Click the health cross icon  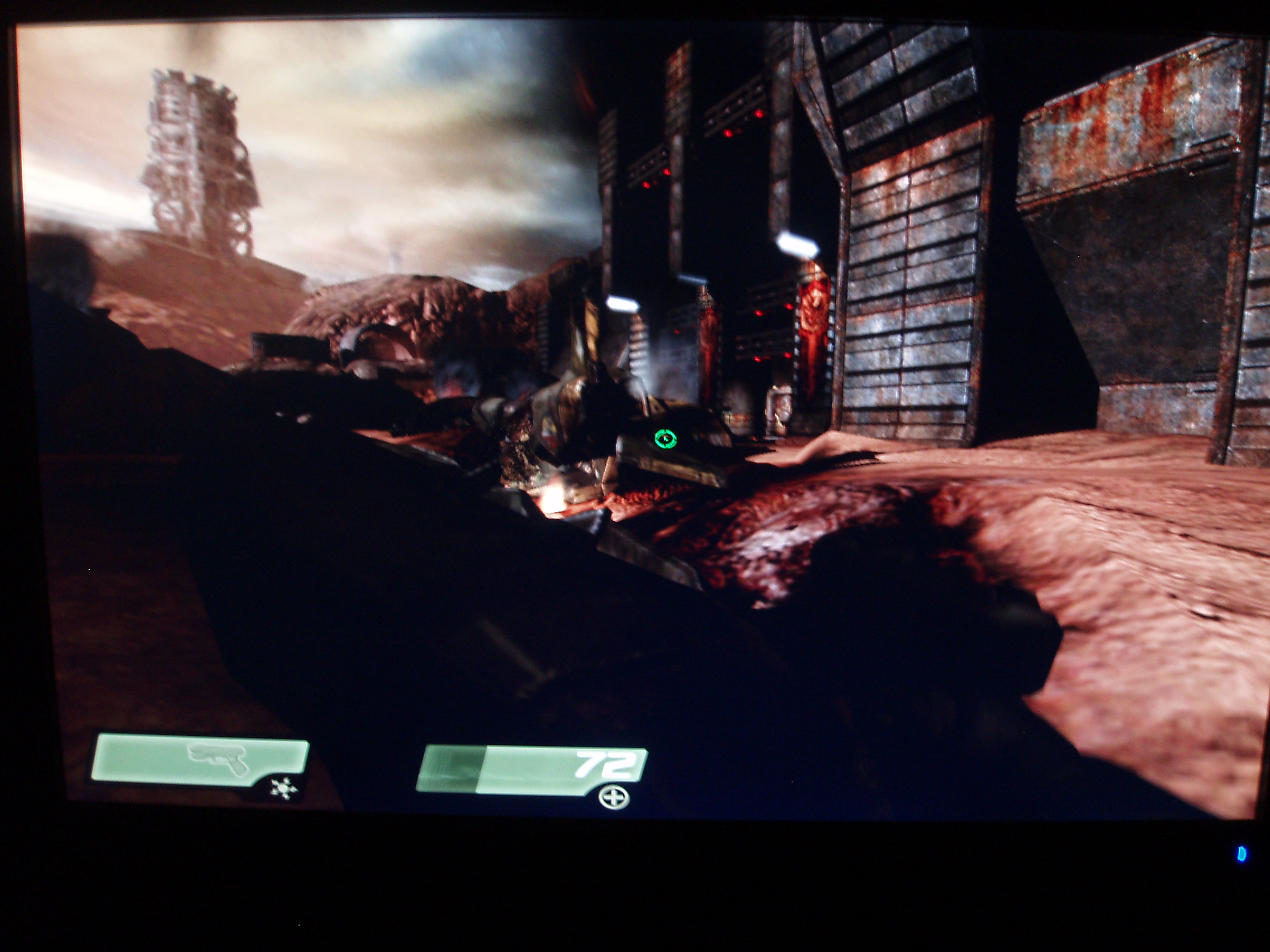pos(613,798)
